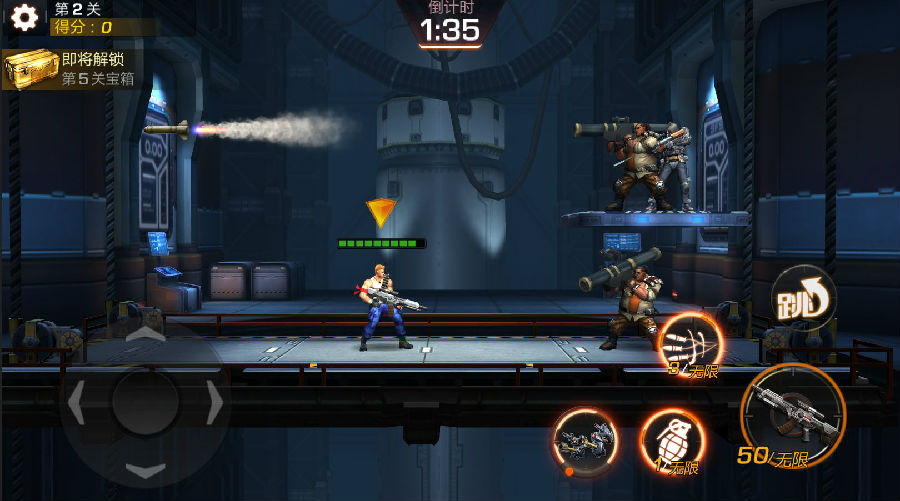The image size is (900, 501).
Task: Tap the right arrow on the d-pad
Action: coord(214,402)
